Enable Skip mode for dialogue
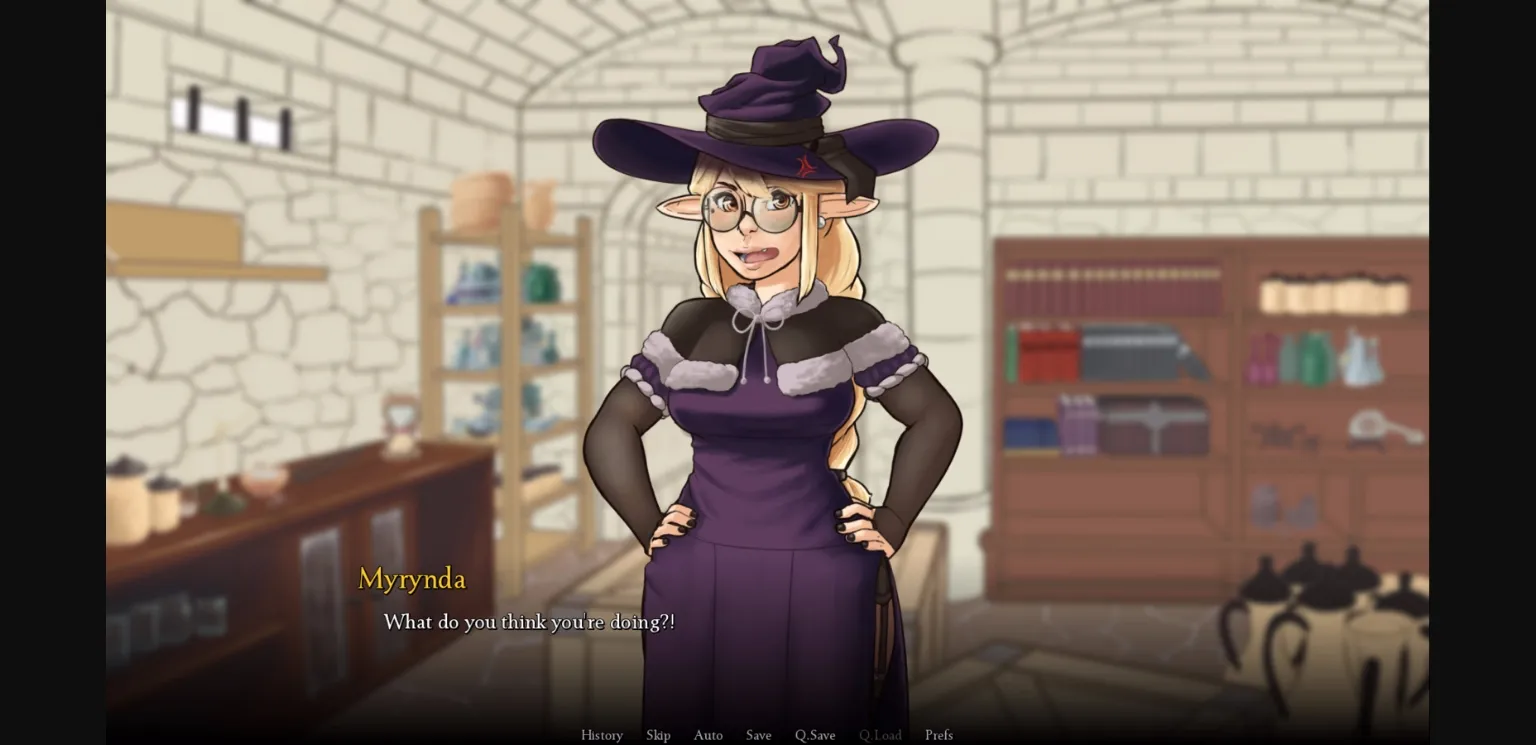Screen dimensions: 1536x745 coord(658,735)
